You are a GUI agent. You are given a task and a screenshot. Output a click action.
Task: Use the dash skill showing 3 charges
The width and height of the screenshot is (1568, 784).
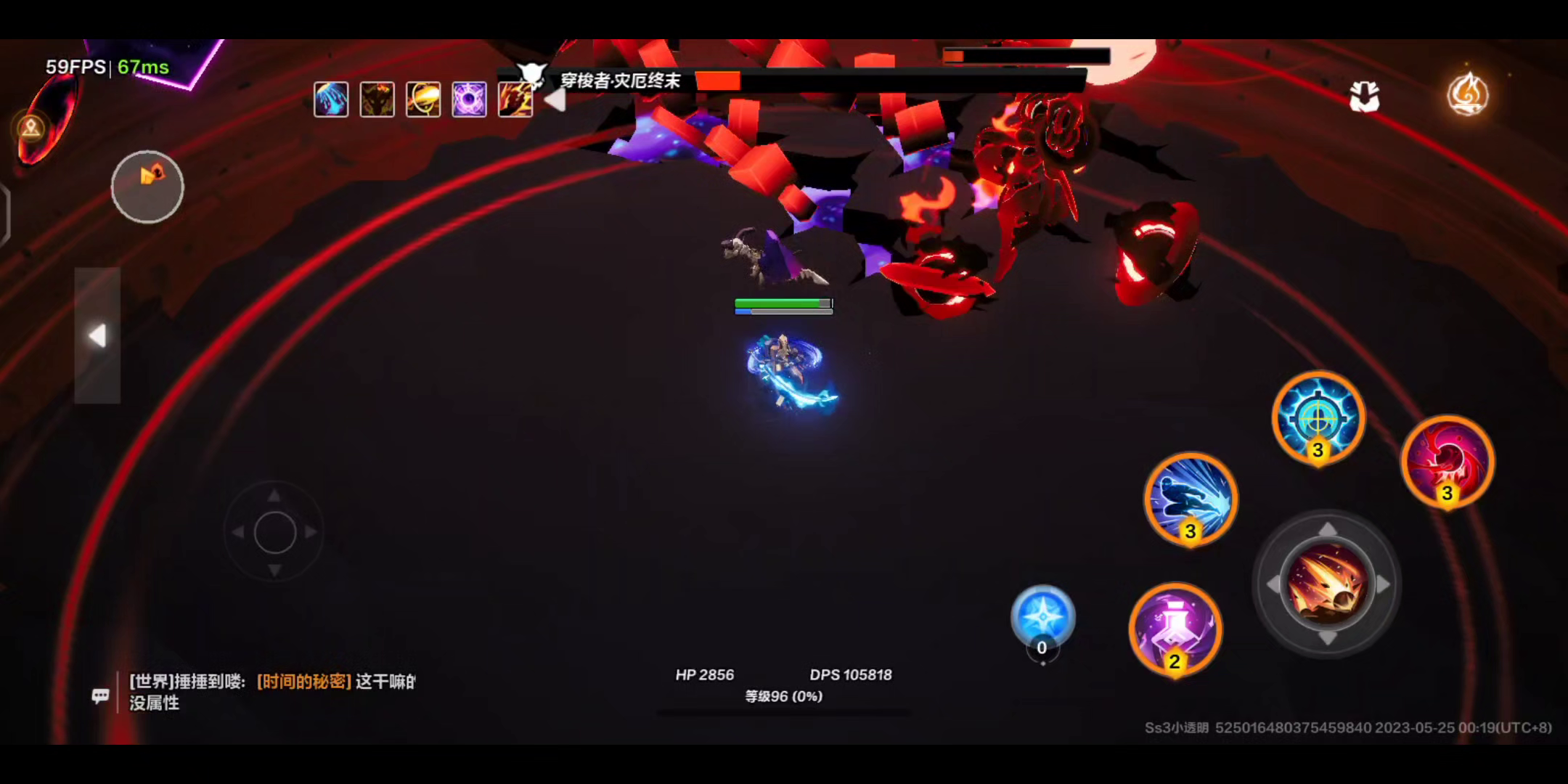1191,501
